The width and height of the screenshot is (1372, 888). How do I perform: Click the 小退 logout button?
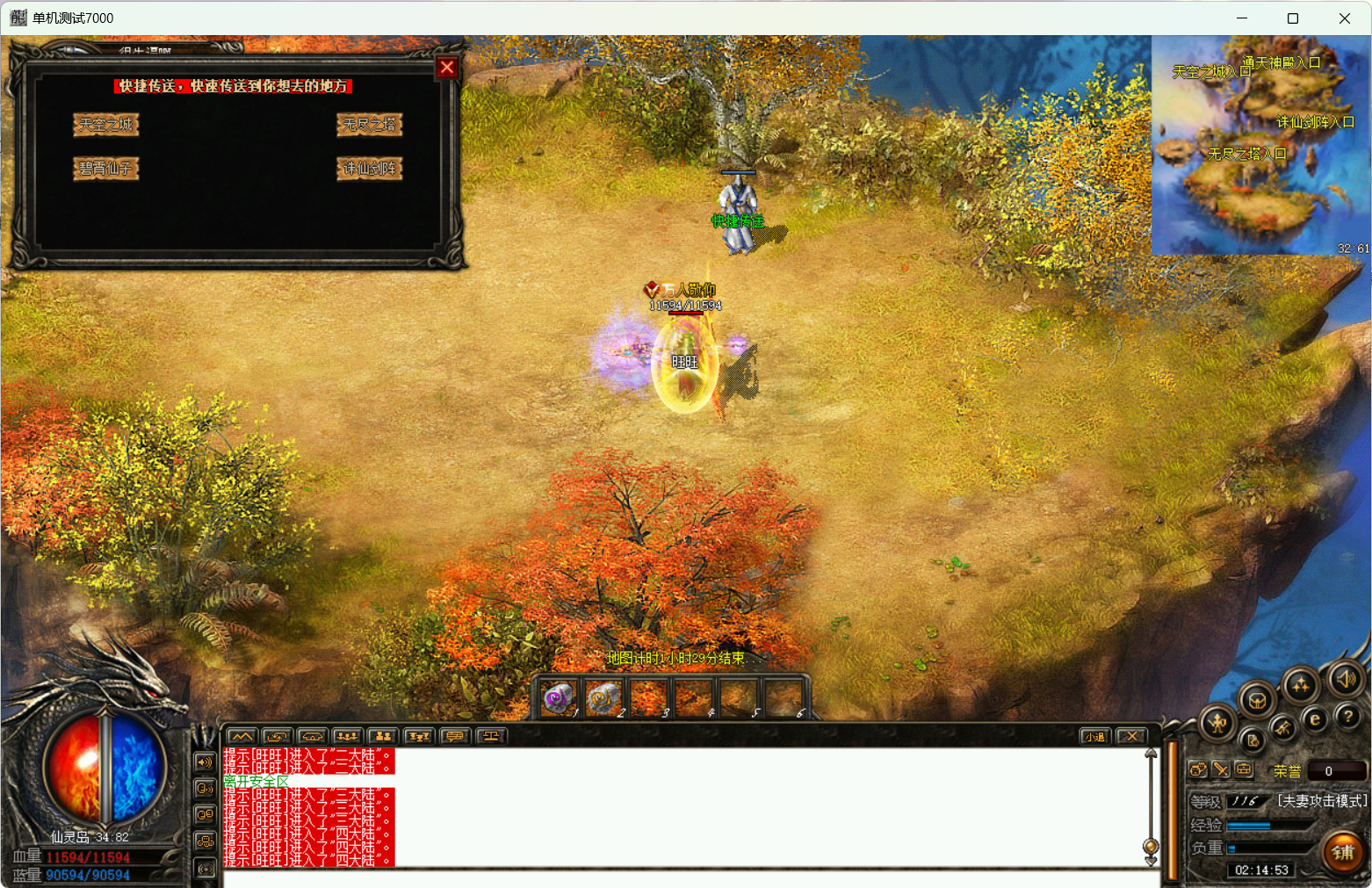click(1094, 736)
